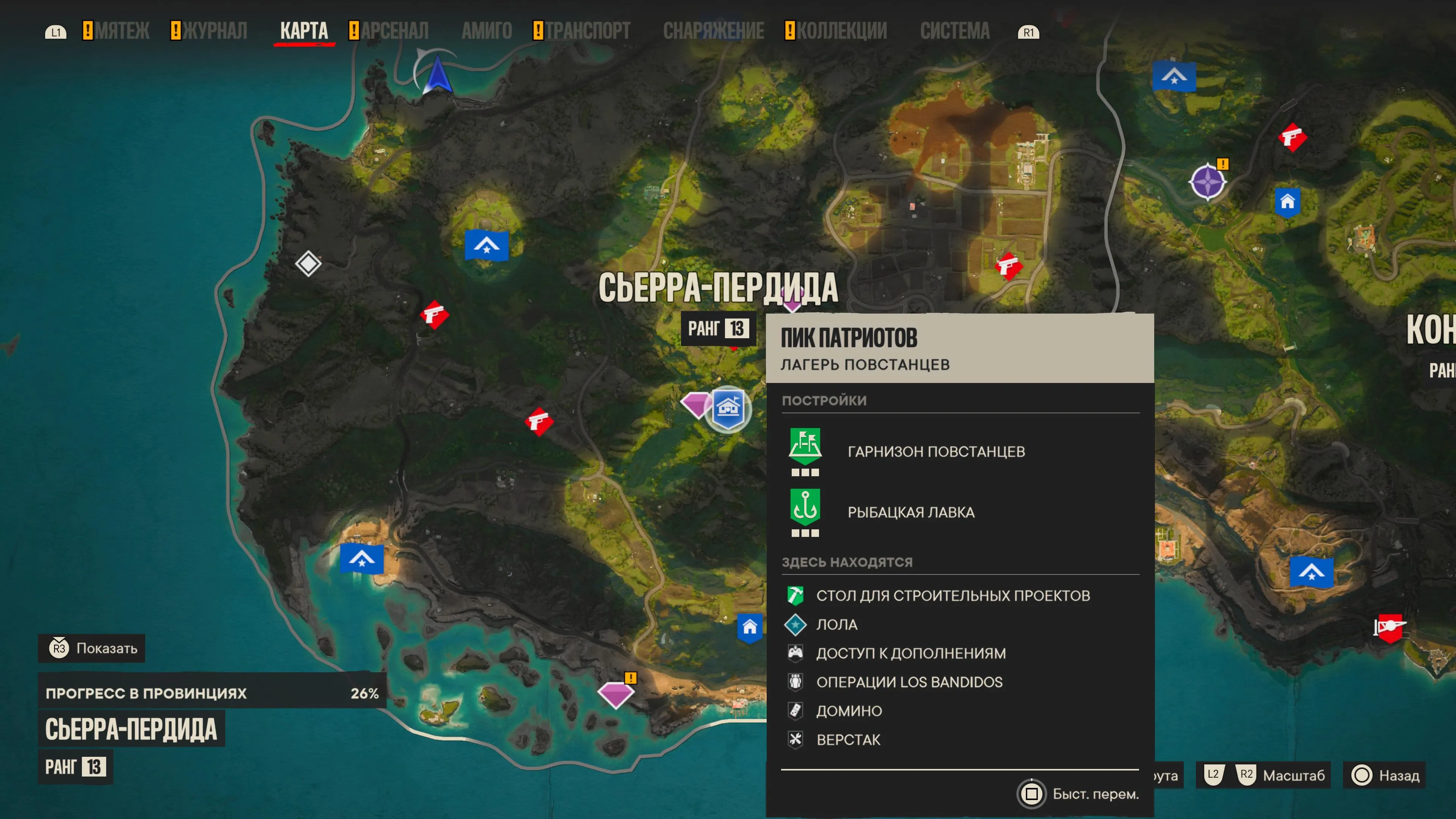Select the pink gem marker with alert
This screenshot has width=1456, height=819.
pos(615,693)
